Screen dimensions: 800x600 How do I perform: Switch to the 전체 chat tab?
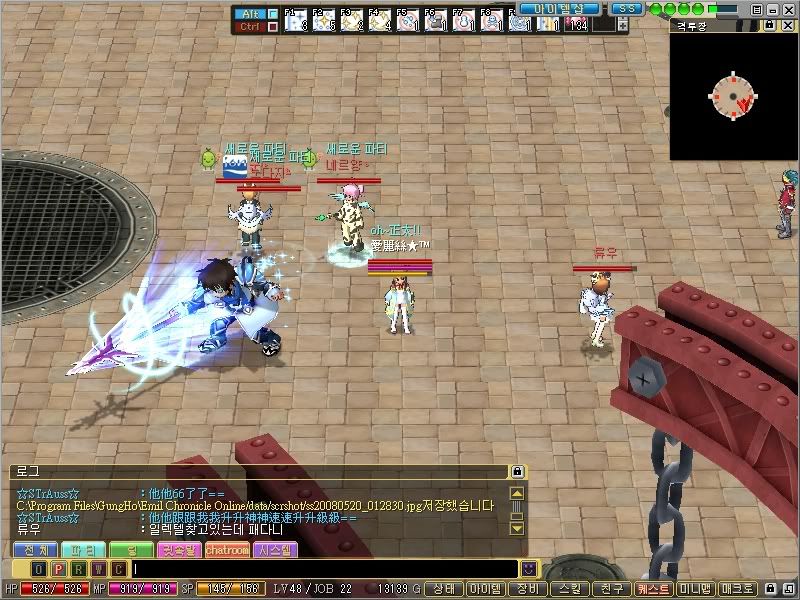coord(35,550)
